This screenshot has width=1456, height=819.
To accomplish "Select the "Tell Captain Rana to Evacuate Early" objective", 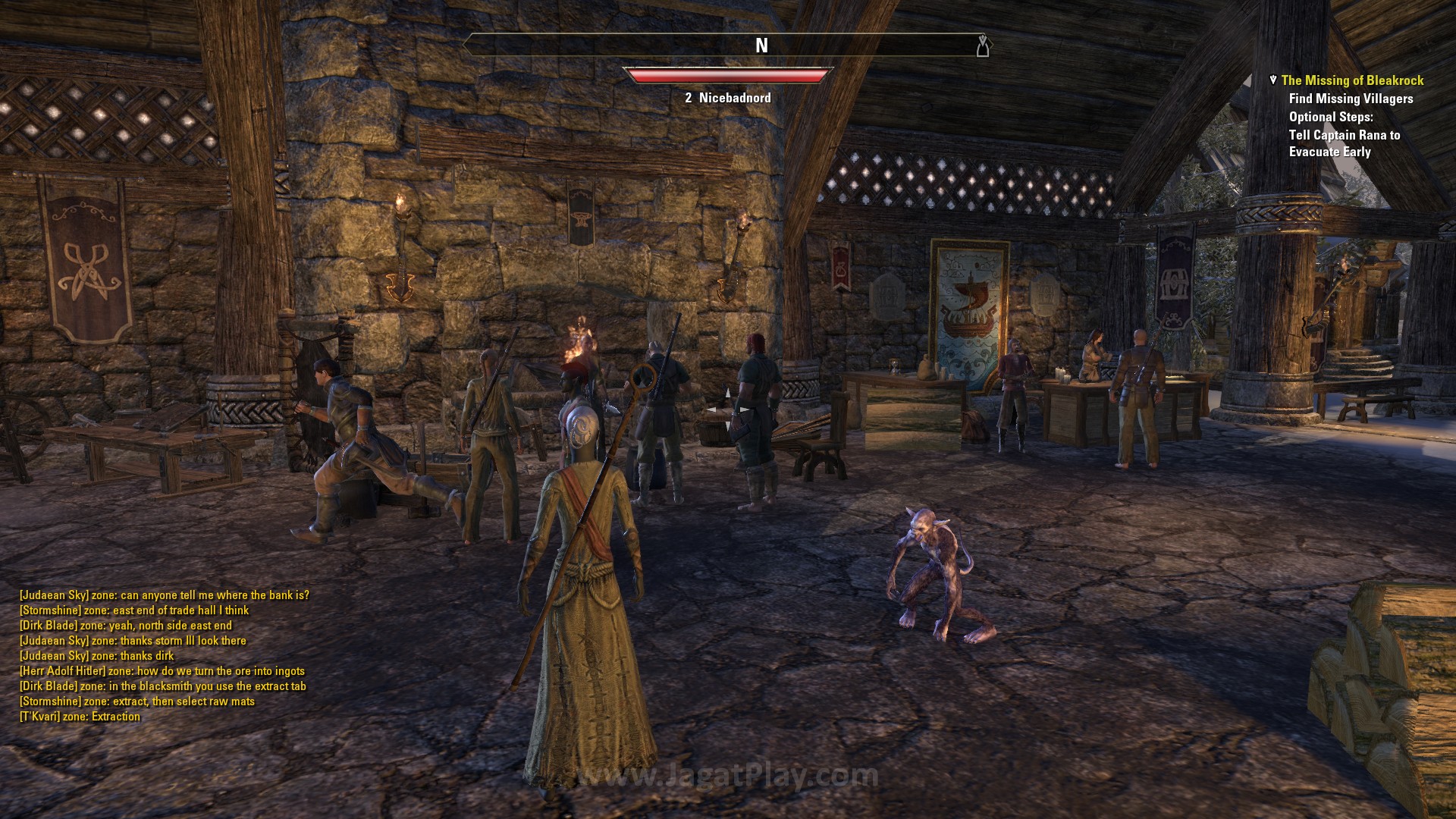I will [x=1344, y=143].
